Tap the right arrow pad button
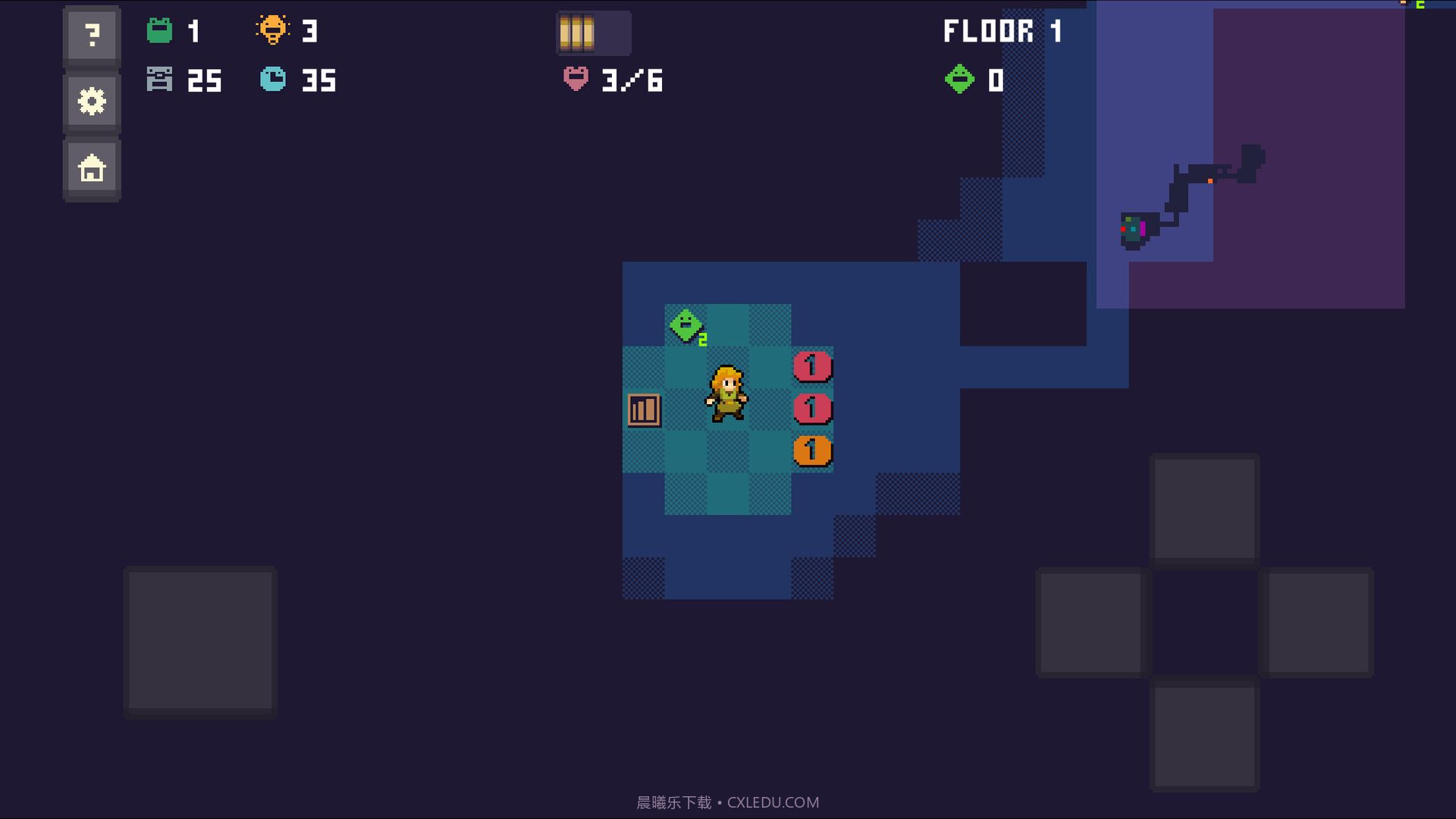Screen dimensions: 1456x819 pyautogui.click(x=1318, y=623)
